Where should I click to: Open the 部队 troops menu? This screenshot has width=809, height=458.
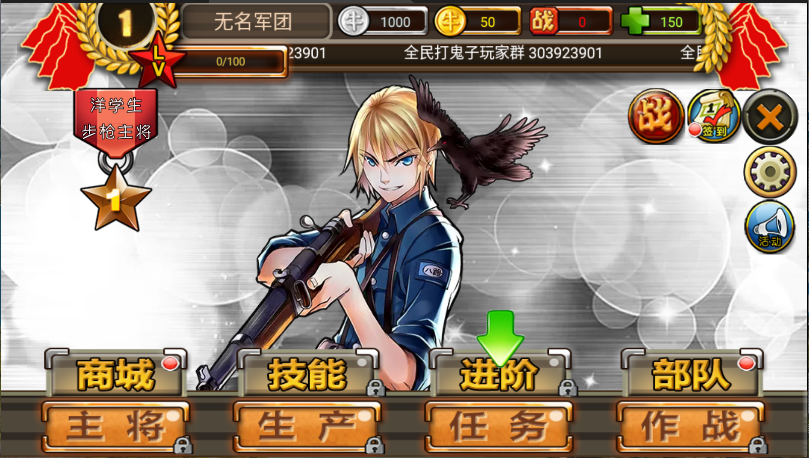point(691,375)
